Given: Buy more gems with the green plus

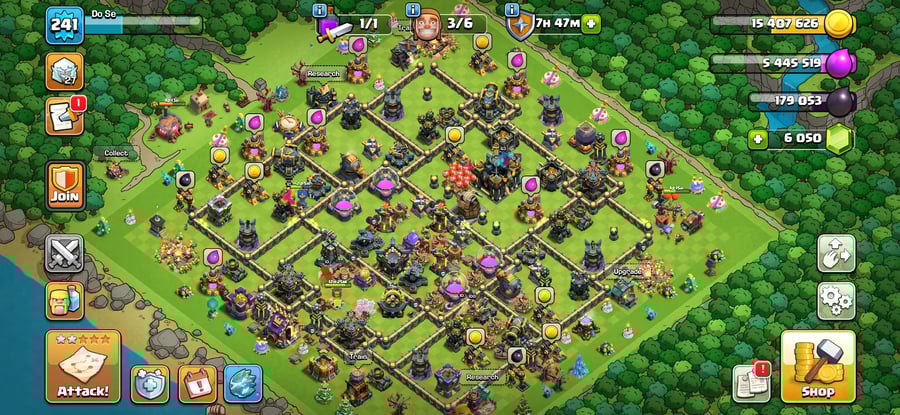Looking at the screenshot, I should coord(758,138).
